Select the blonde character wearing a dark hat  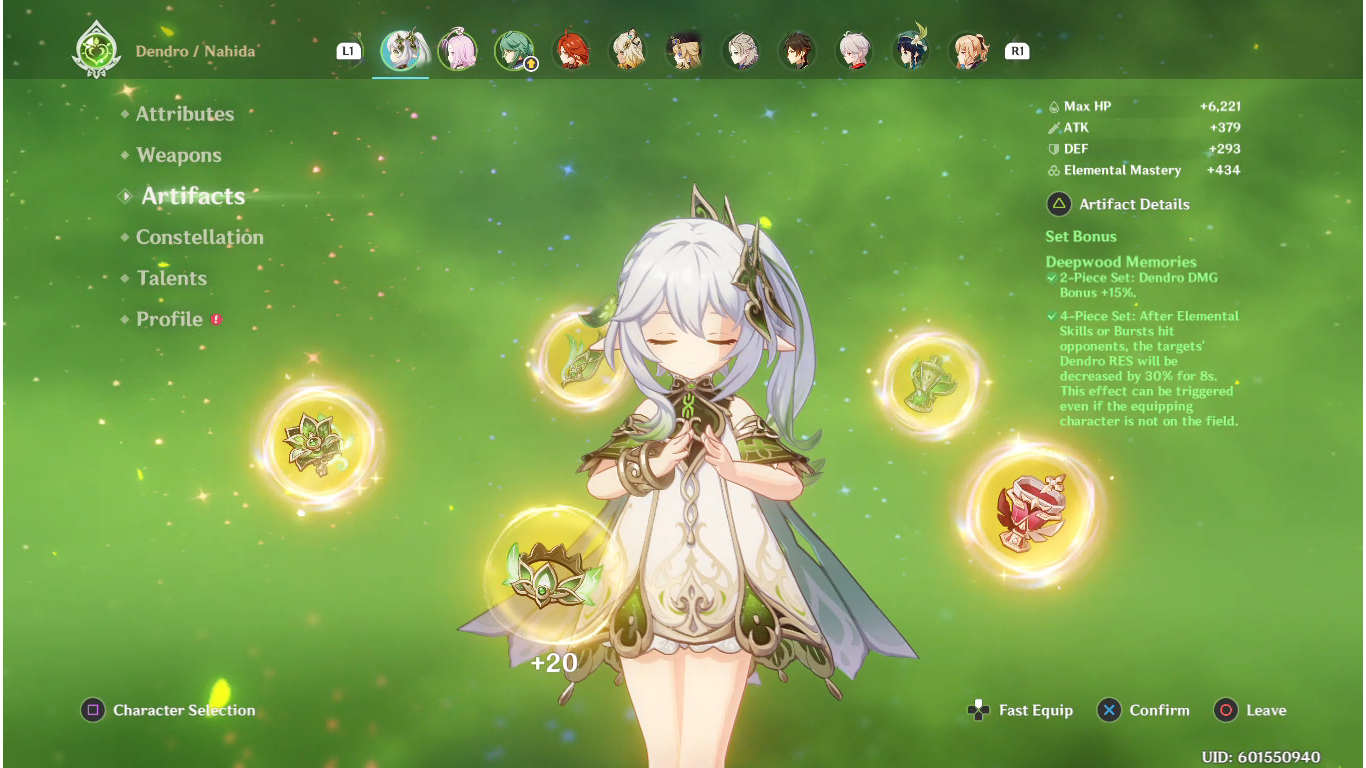pyautogui.click(x=685, y=51)
